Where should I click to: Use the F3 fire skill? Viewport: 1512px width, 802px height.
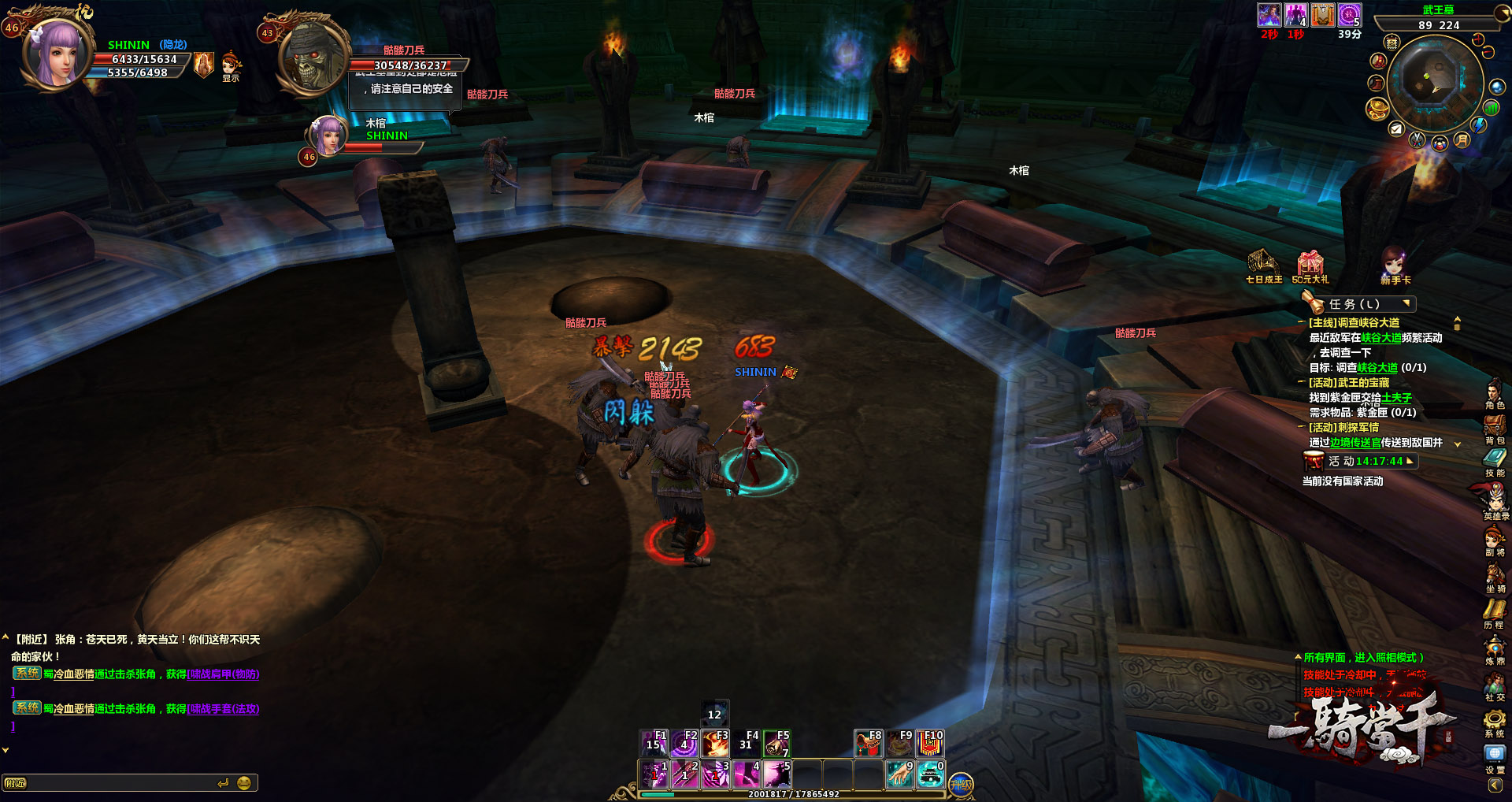click(x=716, y=743)
